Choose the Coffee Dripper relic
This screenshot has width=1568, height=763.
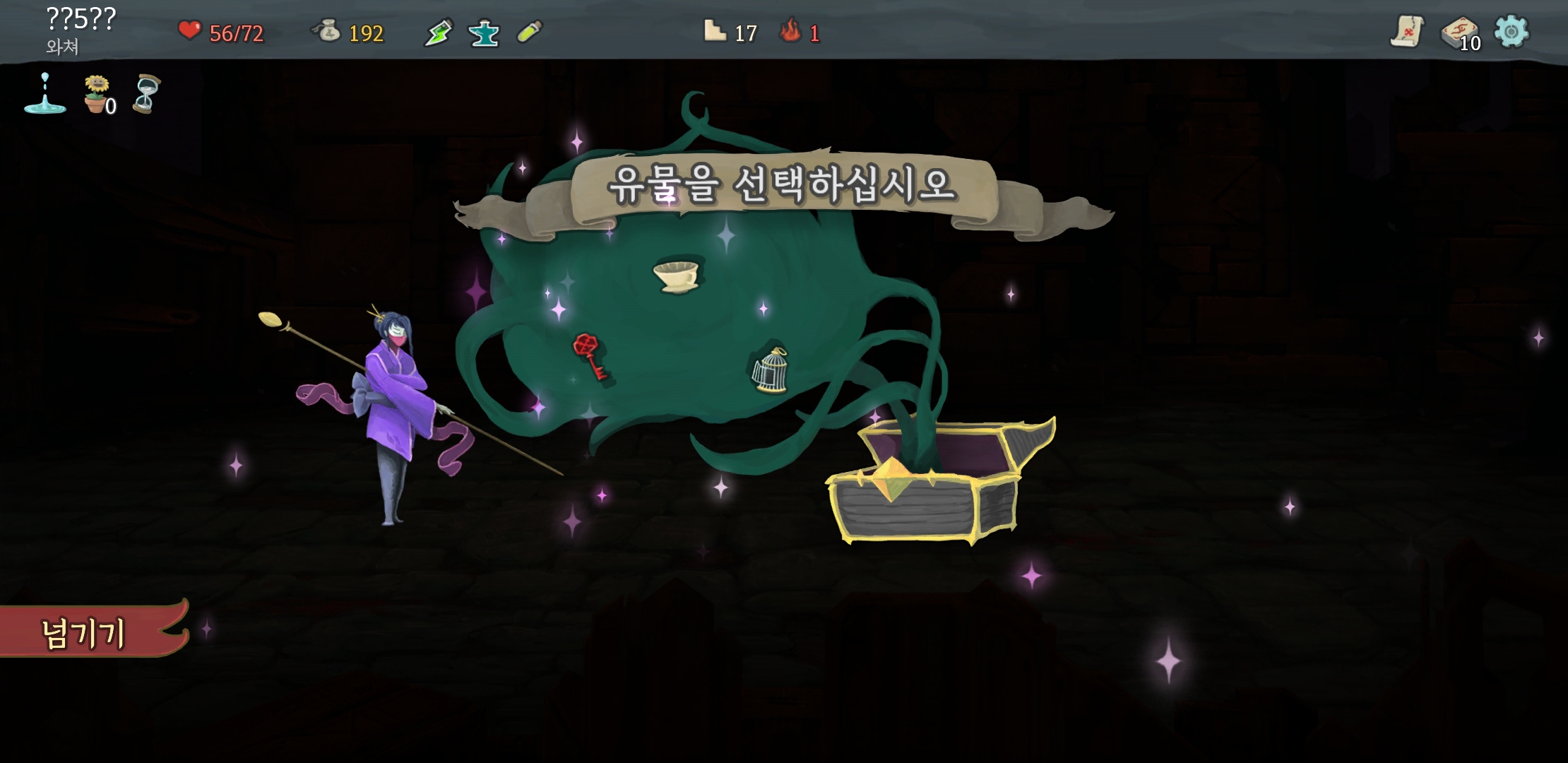[676, 275]
